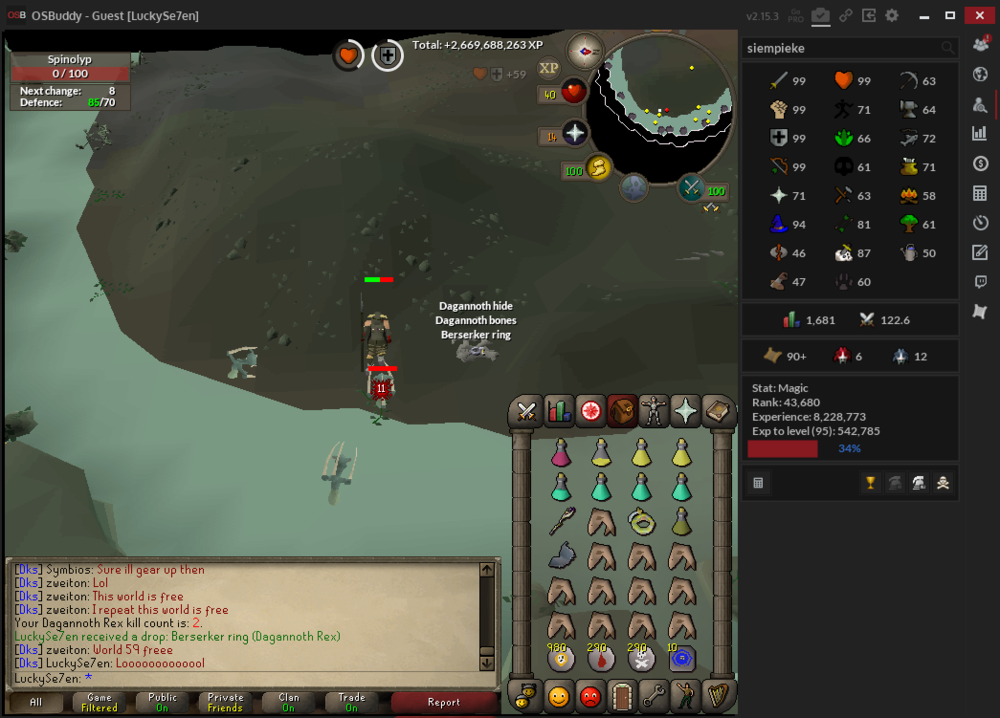The width and height of the screenshot is (1000, 718).
Task: Click the compass to face north
Action: (x=585, y=50)
